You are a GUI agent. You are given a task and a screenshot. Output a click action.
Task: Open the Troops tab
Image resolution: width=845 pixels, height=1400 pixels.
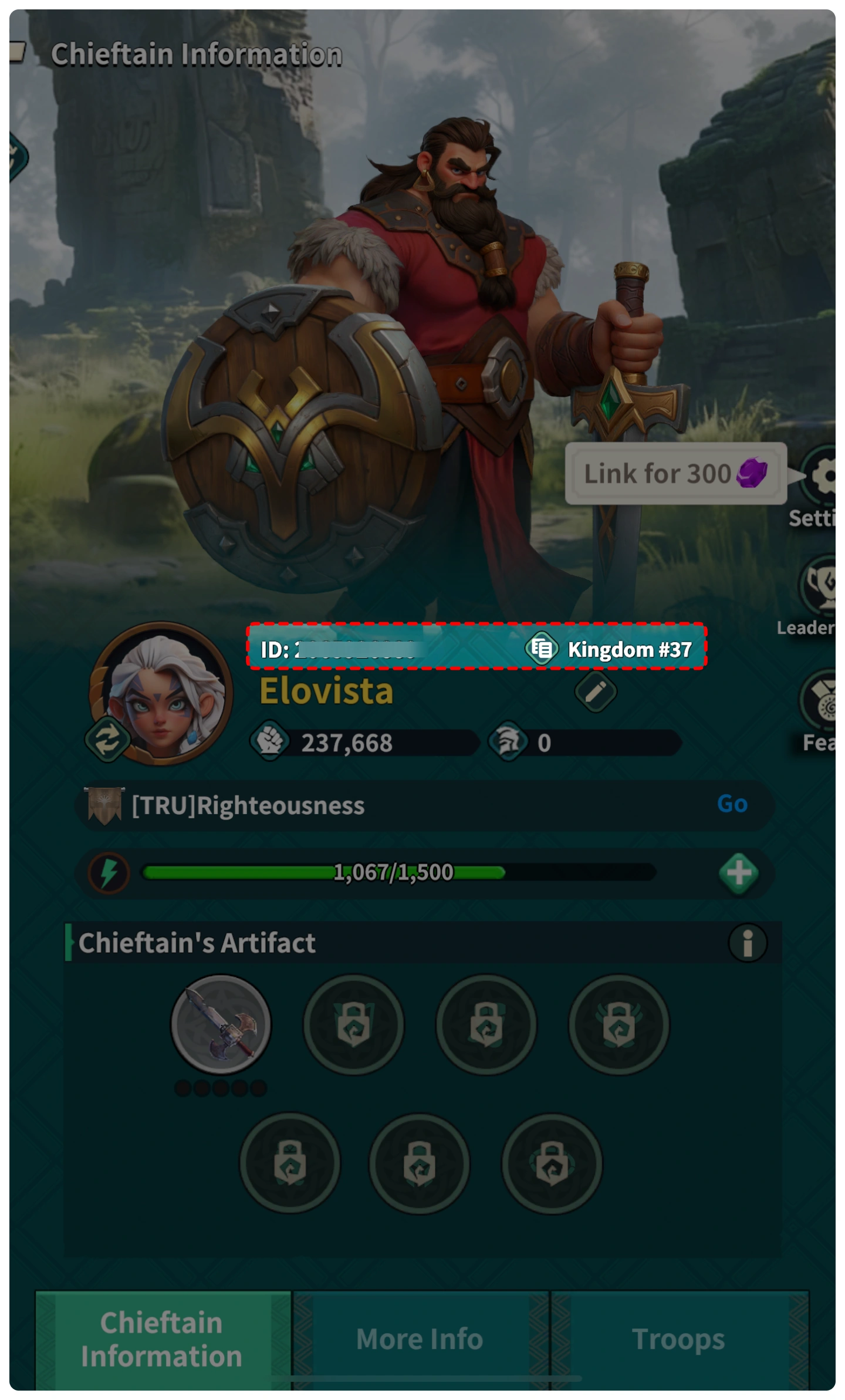[679, 1339]
